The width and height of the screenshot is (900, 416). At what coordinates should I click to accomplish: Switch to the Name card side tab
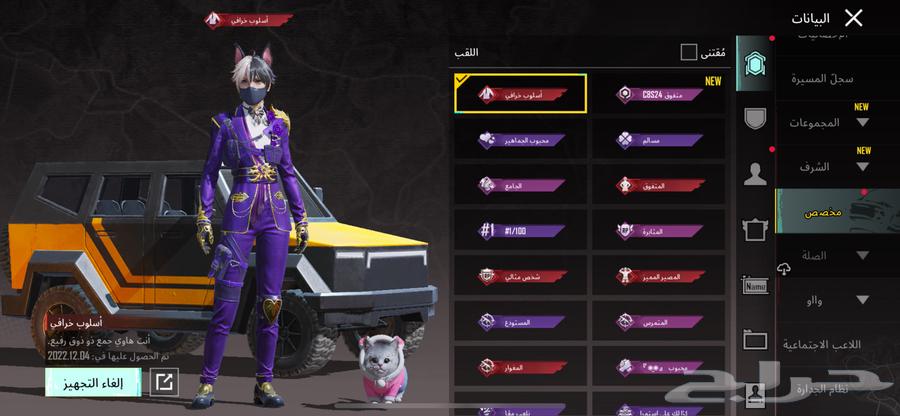point(755,287)
